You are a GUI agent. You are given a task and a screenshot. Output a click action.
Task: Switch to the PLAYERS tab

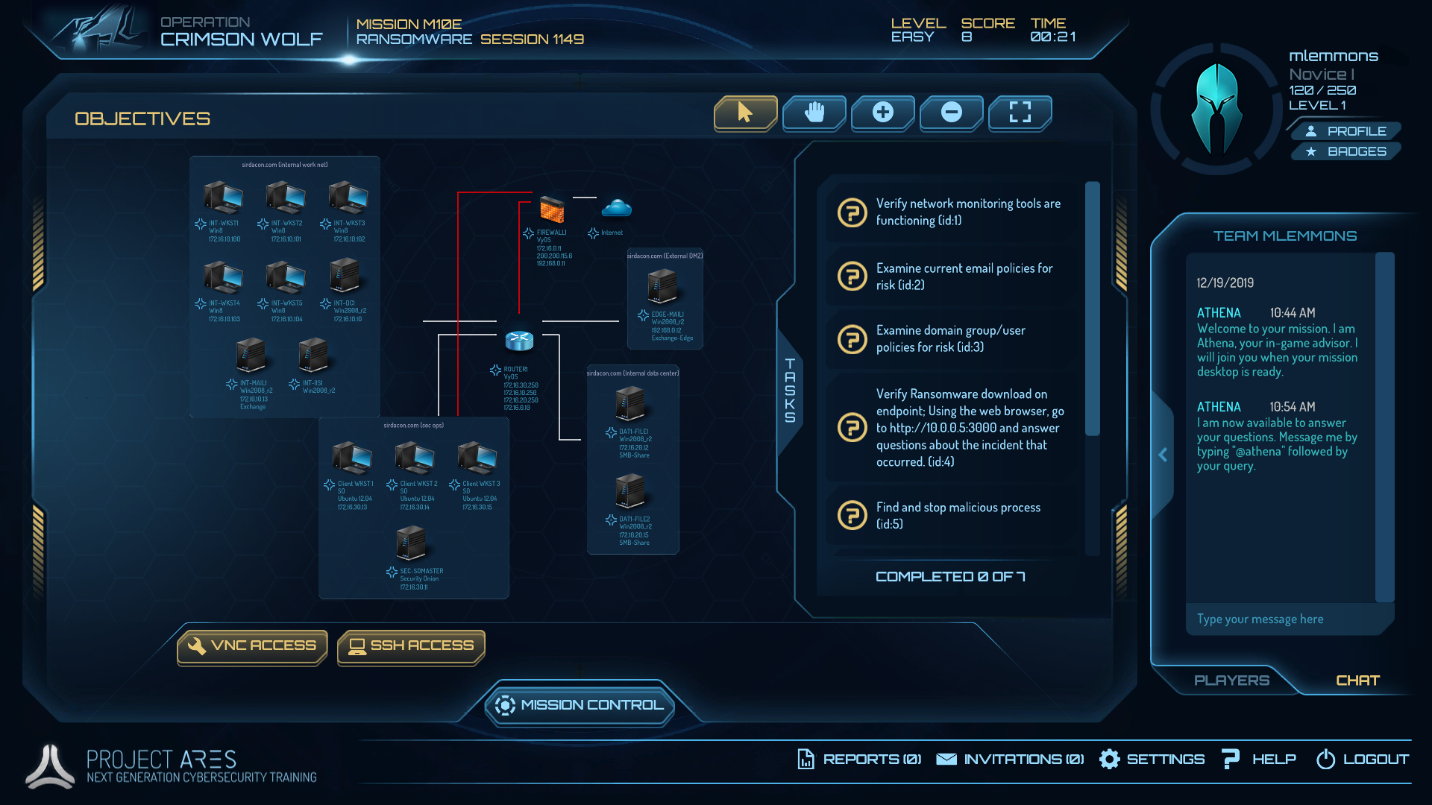1232,680
